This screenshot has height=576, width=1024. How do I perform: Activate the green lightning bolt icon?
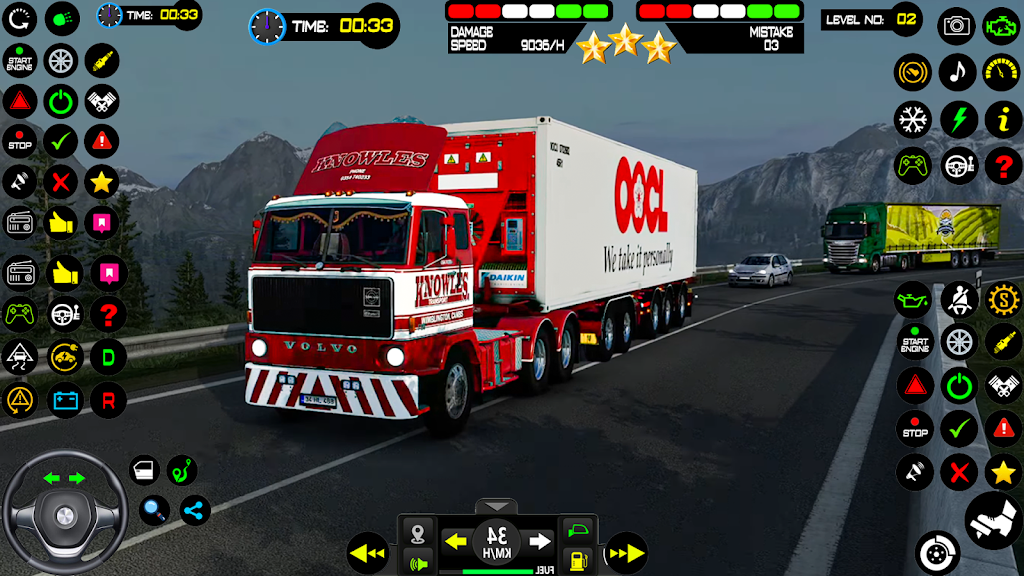pos(958,119)
